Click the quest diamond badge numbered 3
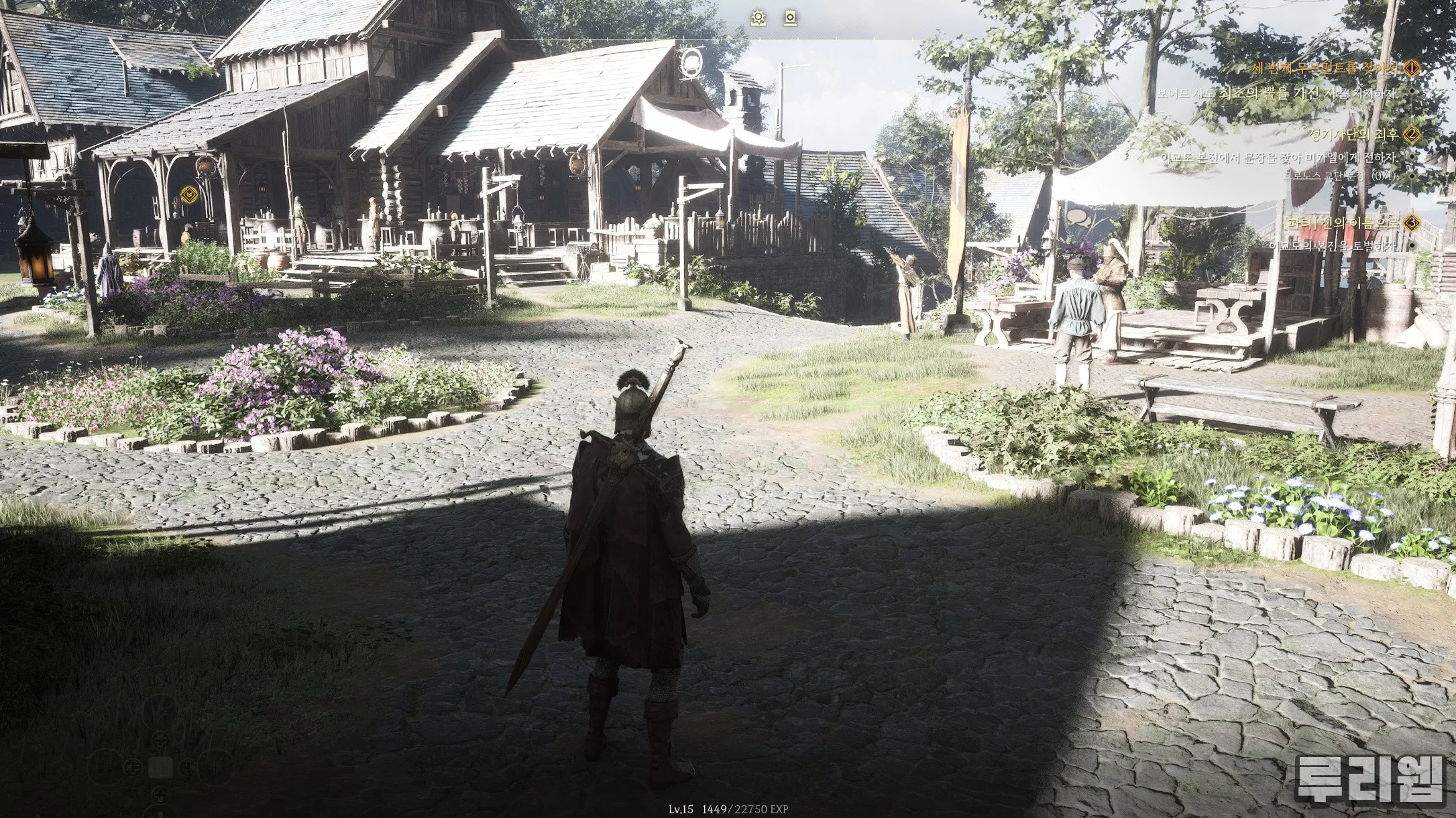Viewport: 1456px width, 818px height. 1412,223
